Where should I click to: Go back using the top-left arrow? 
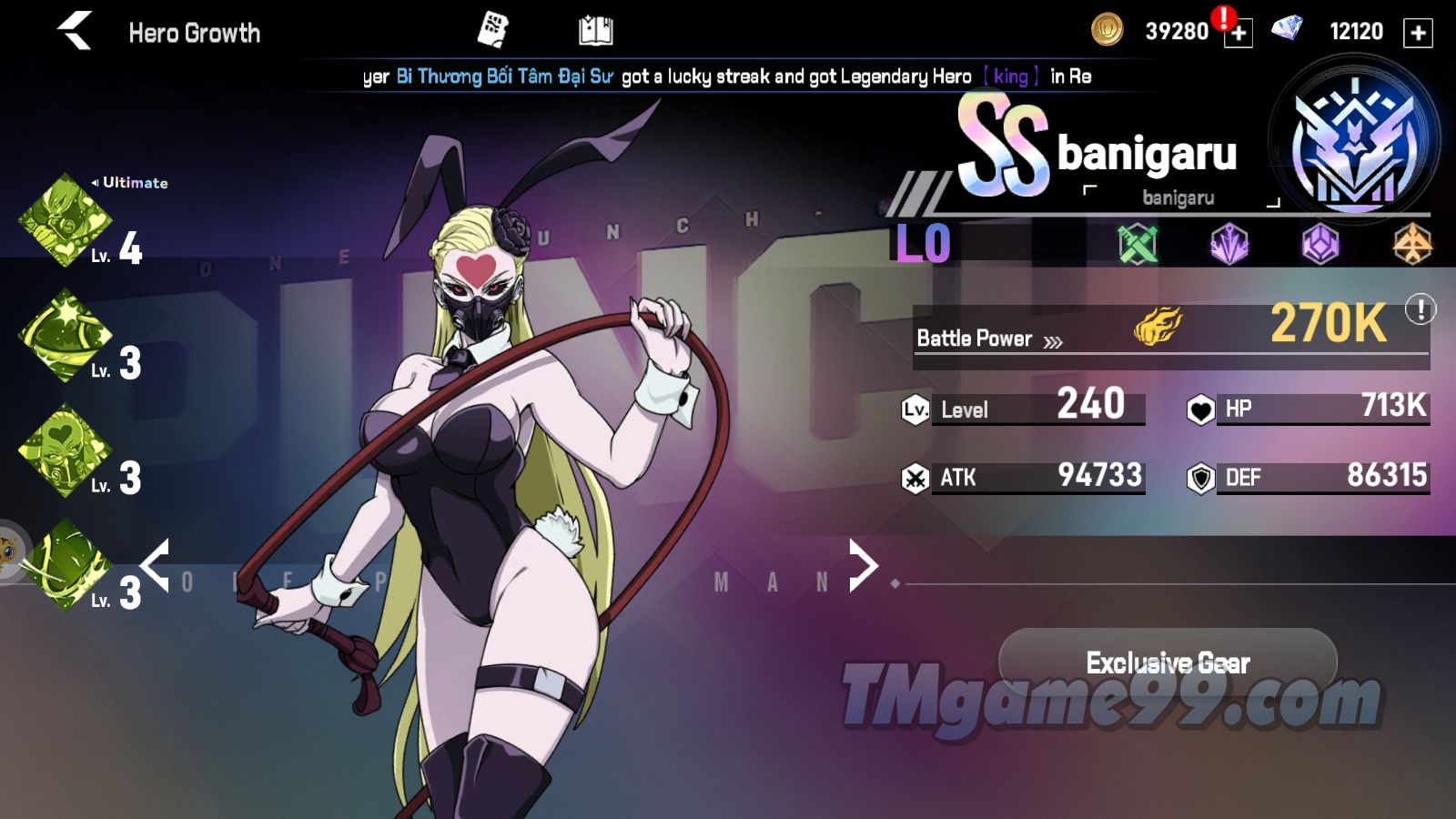pyautogui.click(x=76, y=32)
